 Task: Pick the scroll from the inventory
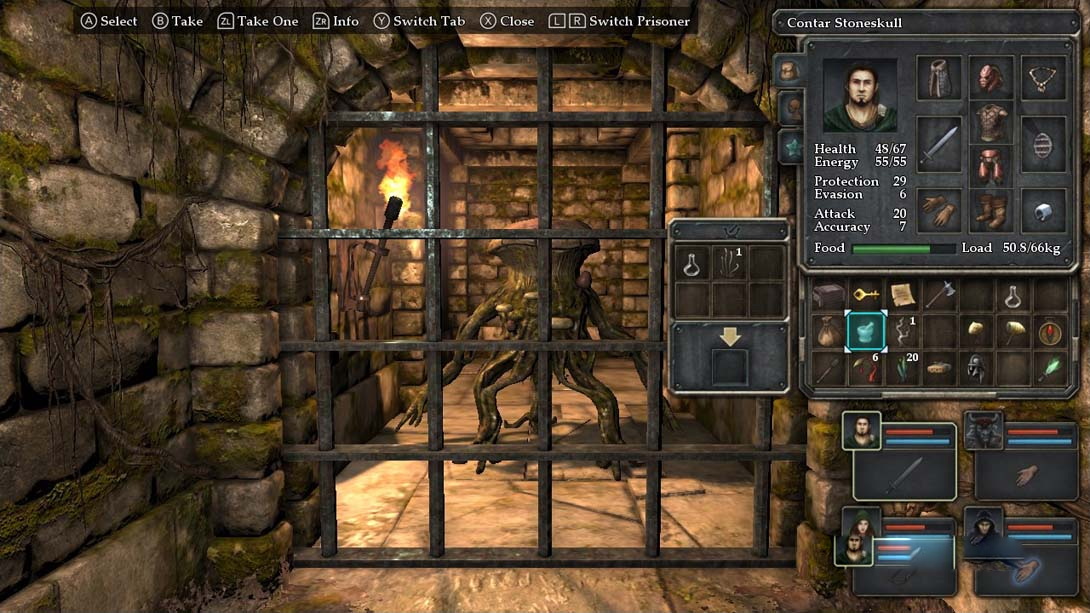(903, 295)
